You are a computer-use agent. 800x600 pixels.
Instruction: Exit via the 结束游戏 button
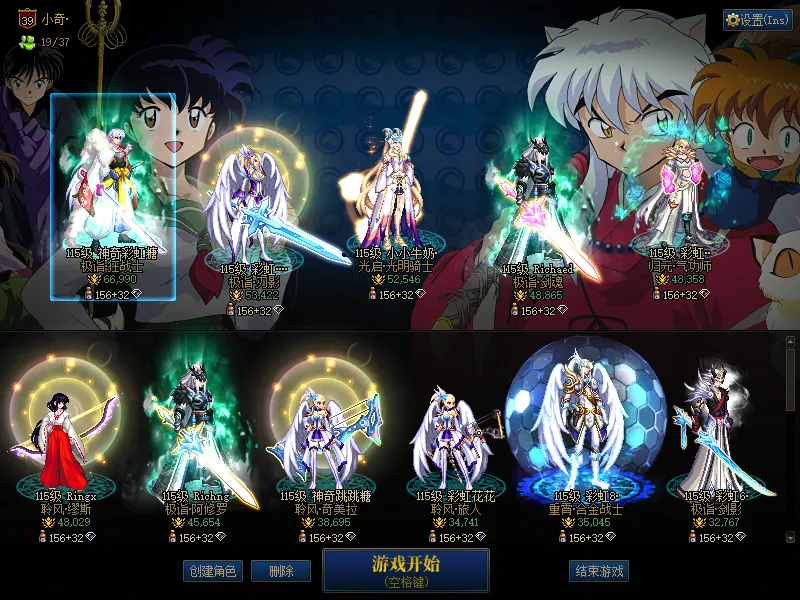(599, 571)
